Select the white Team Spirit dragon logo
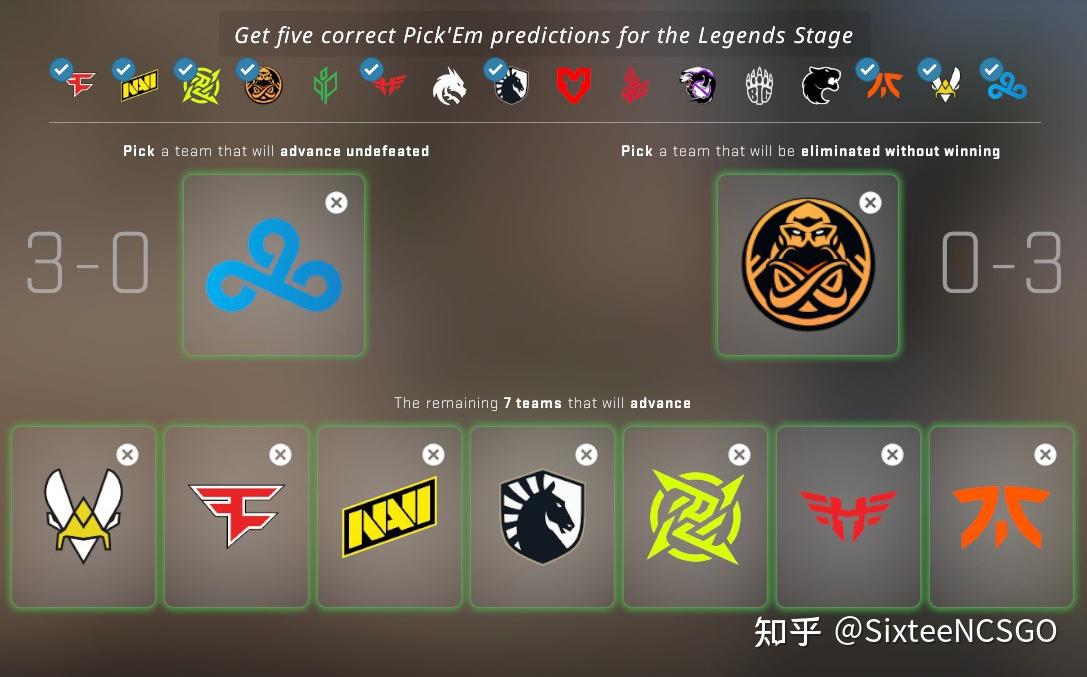The height and width of the screenshot is (677, 1087). [449, 86]
